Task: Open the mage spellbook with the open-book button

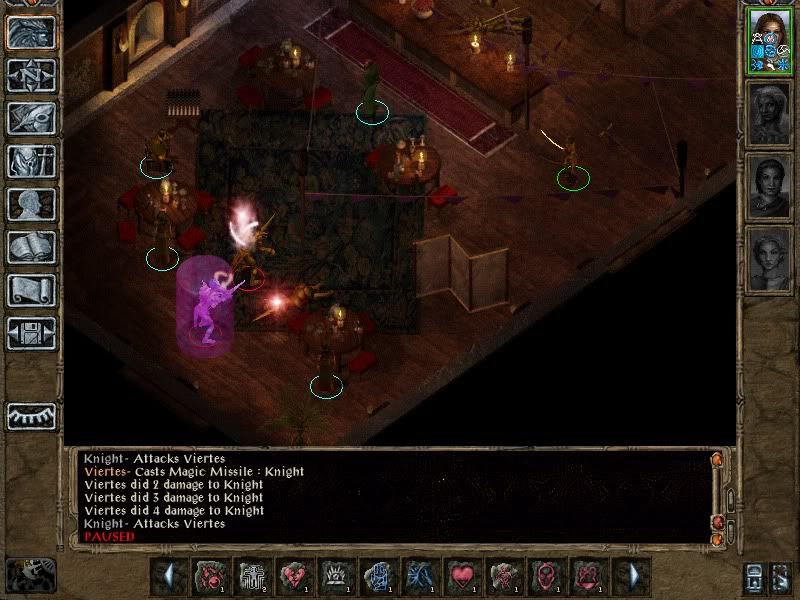Action: [x=31, y=247]
